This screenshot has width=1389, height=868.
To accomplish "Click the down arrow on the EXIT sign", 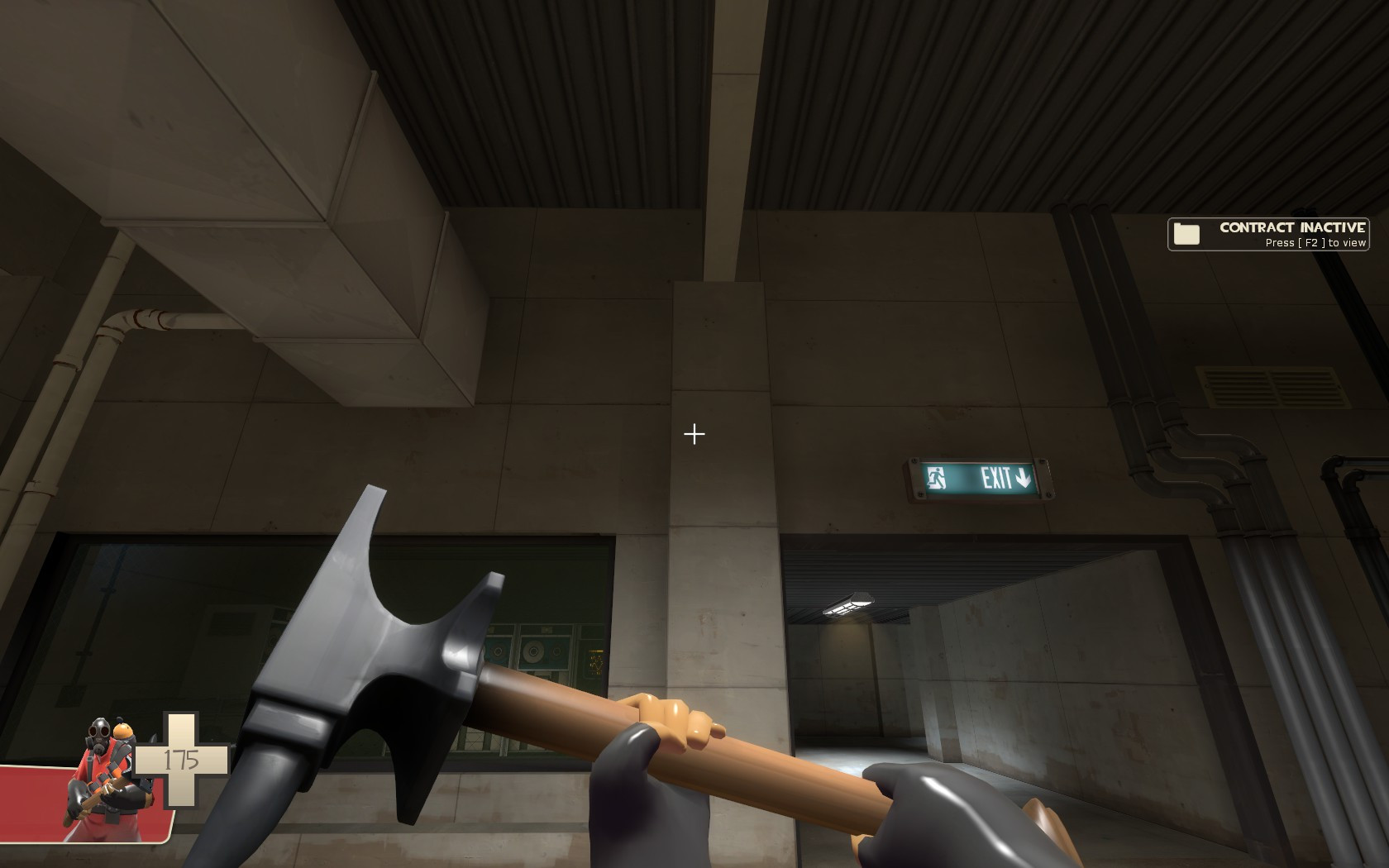I will tap(1023, 477).
